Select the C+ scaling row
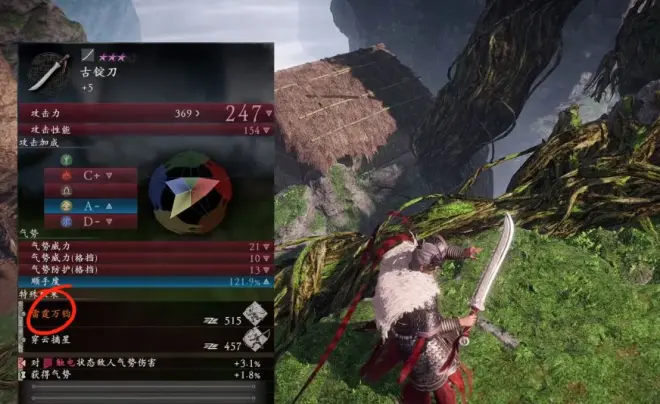 pyautogui.click(x=91, y=175)
